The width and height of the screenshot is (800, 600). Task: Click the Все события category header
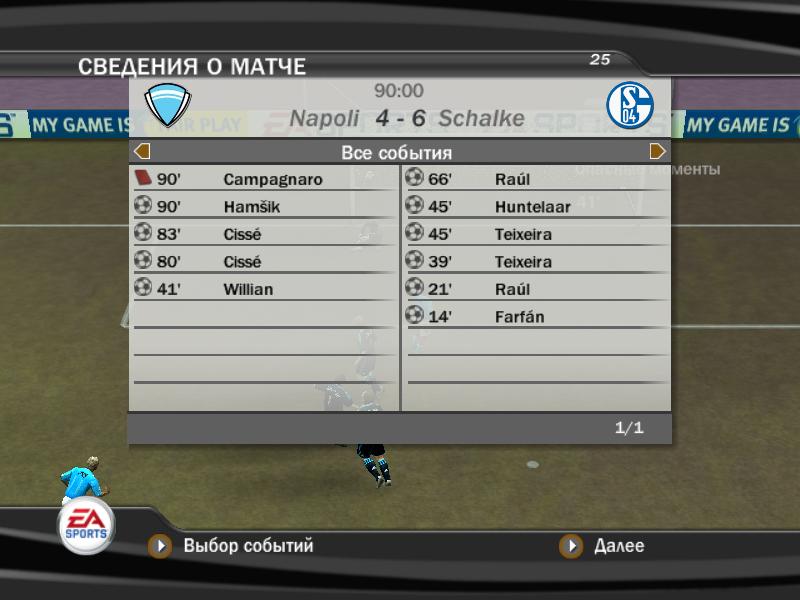click(x=397, y=153)
